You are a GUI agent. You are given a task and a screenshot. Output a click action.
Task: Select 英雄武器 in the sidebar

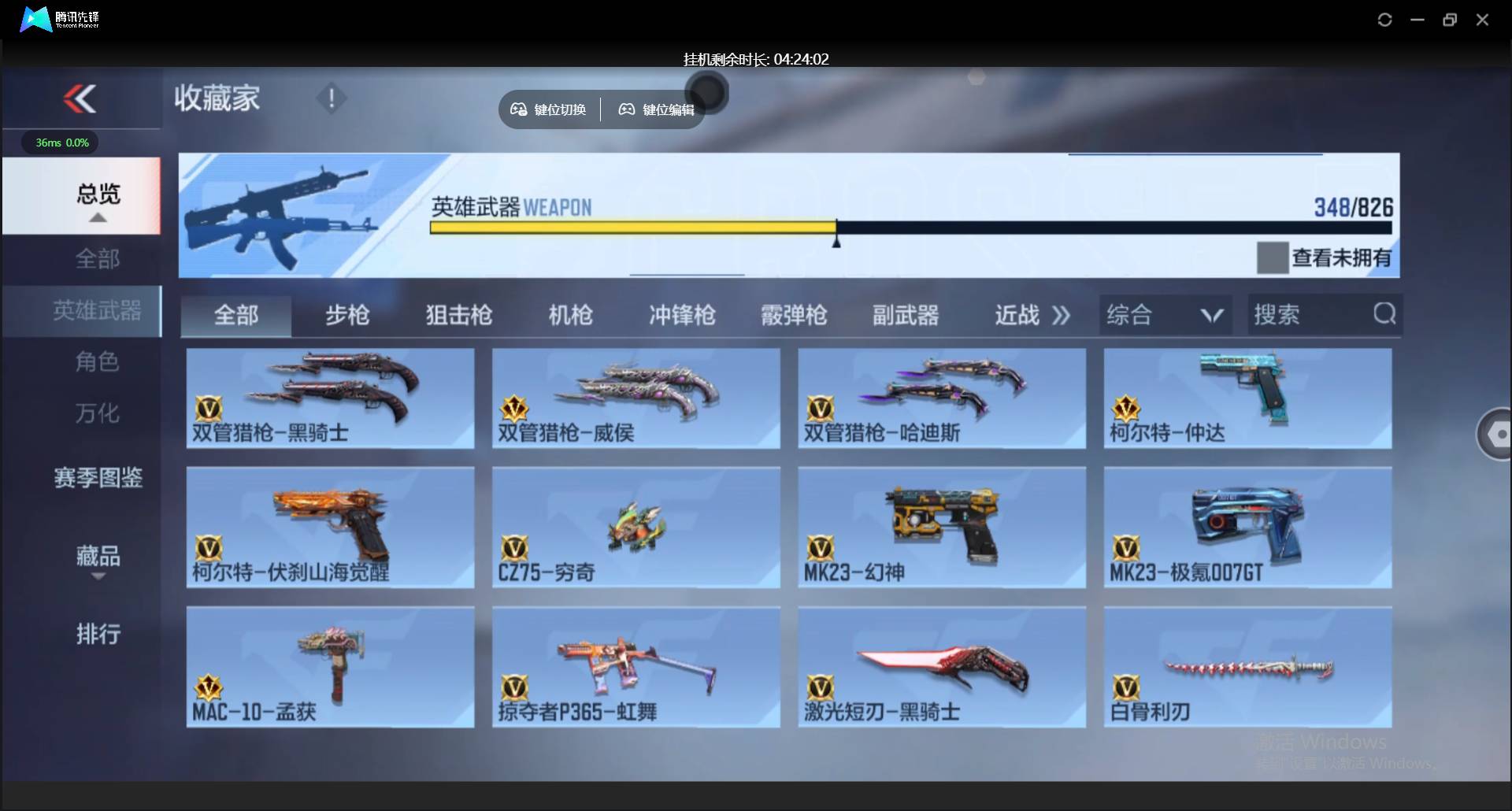(98, 311)
